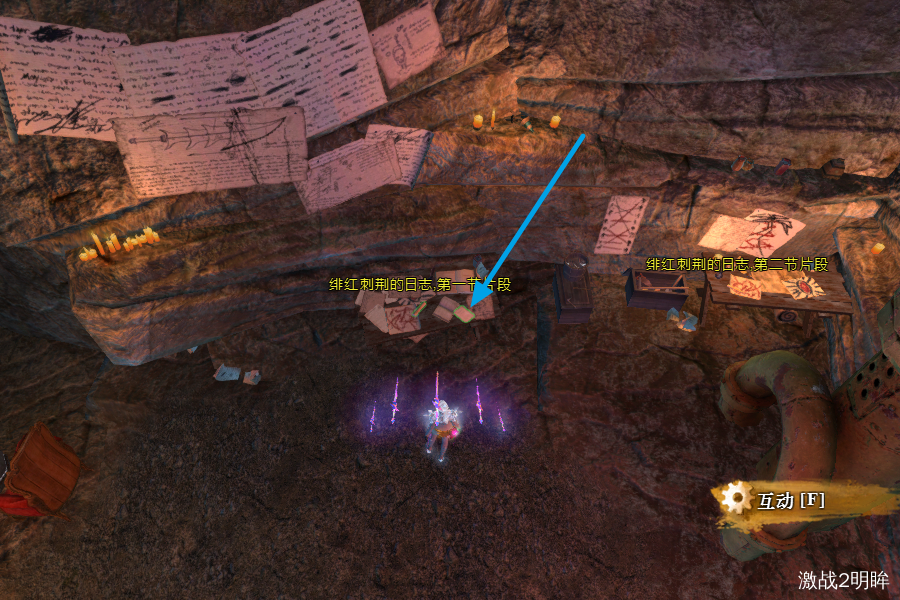Image resolution: width=900 pixels, height=600 pixels.
Task: Click the 互动 interact button
Action: [x=790, y=500]
